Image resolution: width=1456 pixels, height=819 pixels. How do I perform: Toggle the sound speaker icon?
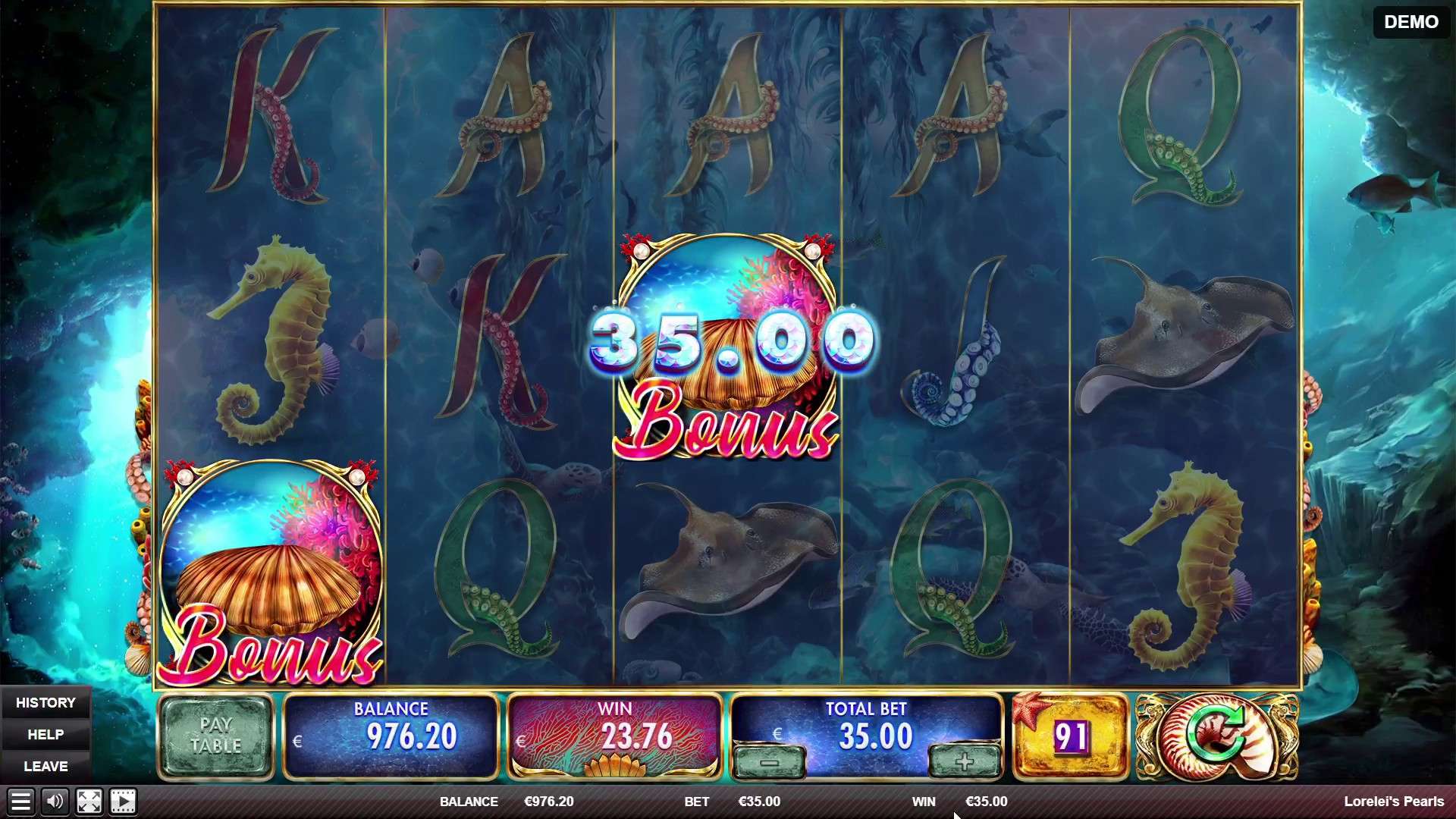pyautogui.click(x=55, y=802)
